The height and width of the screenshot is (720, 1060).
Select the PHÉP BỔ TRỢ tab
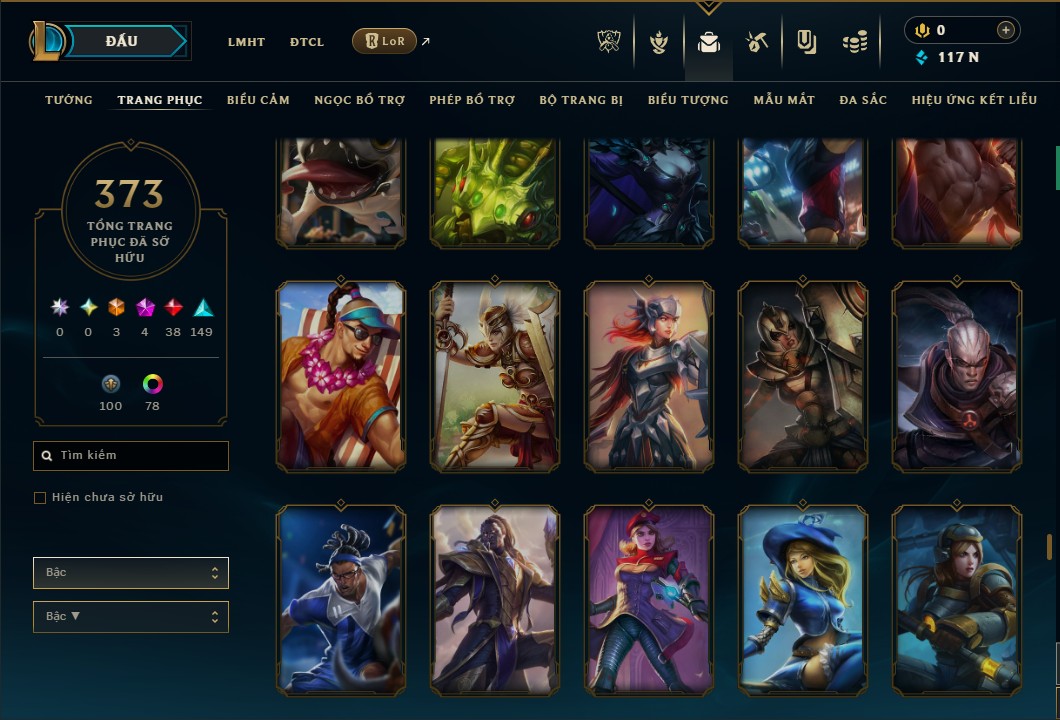point(472,100)
